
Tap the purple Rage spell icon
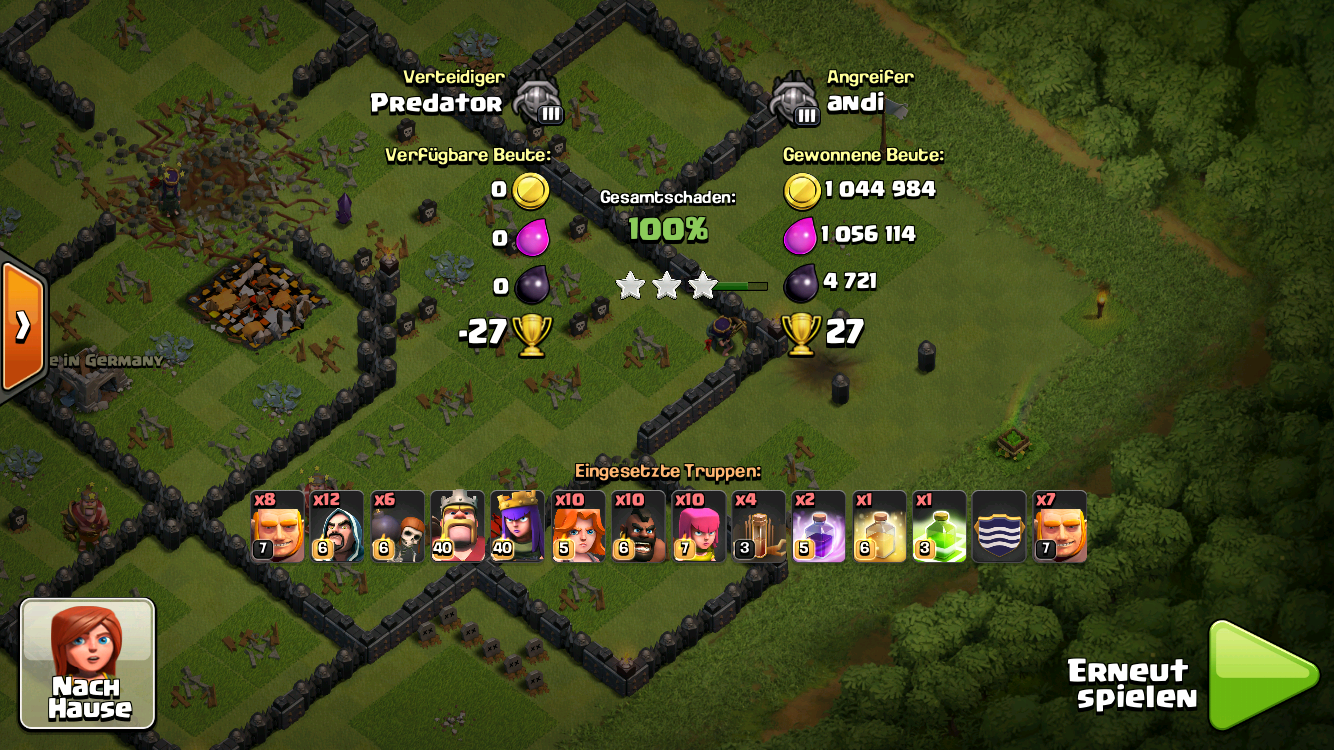click(x=818, y=526)
